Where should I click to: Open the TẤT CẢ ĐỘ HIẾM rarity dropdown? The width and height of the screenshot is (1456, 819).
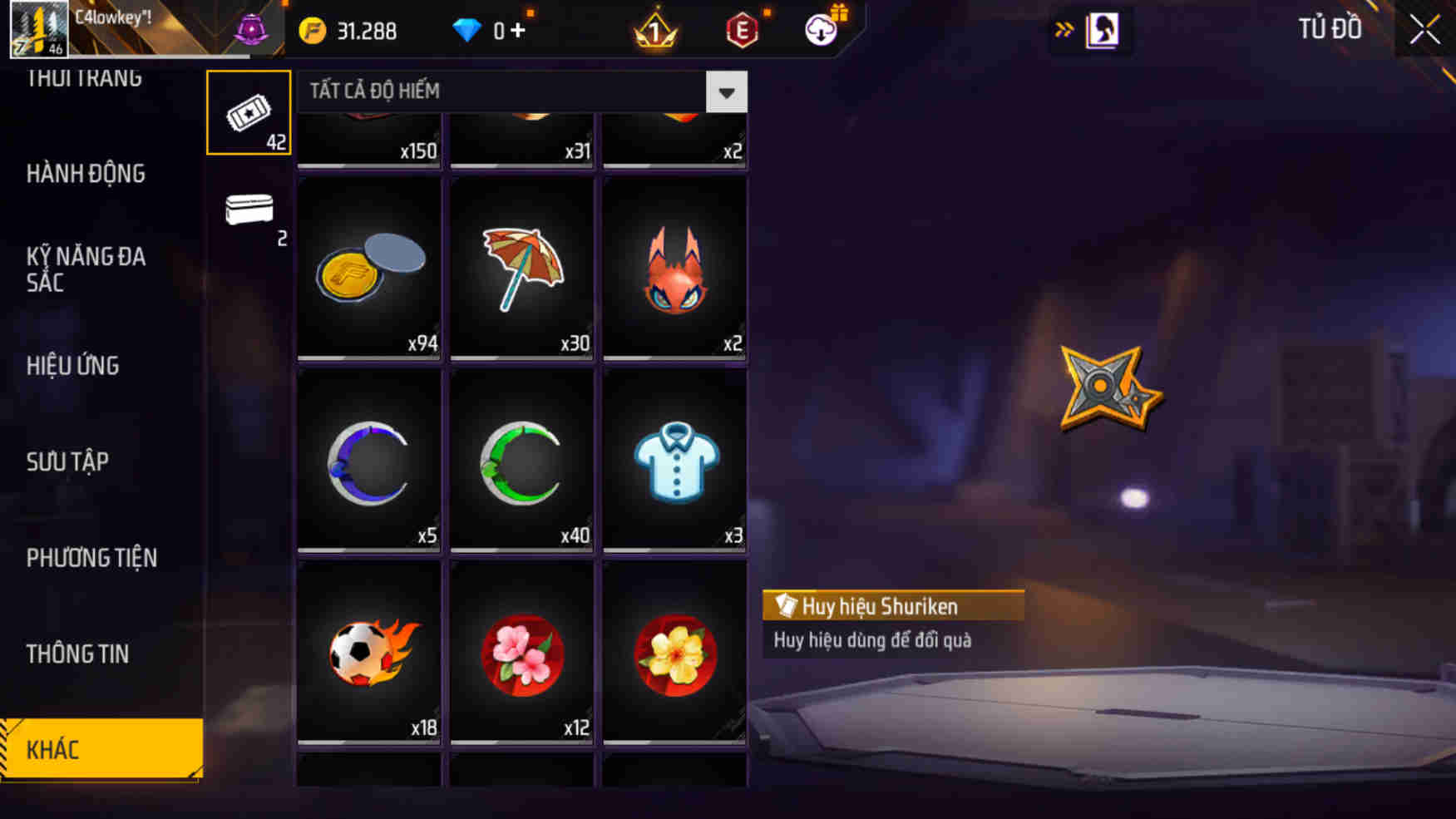click(726, 92)
